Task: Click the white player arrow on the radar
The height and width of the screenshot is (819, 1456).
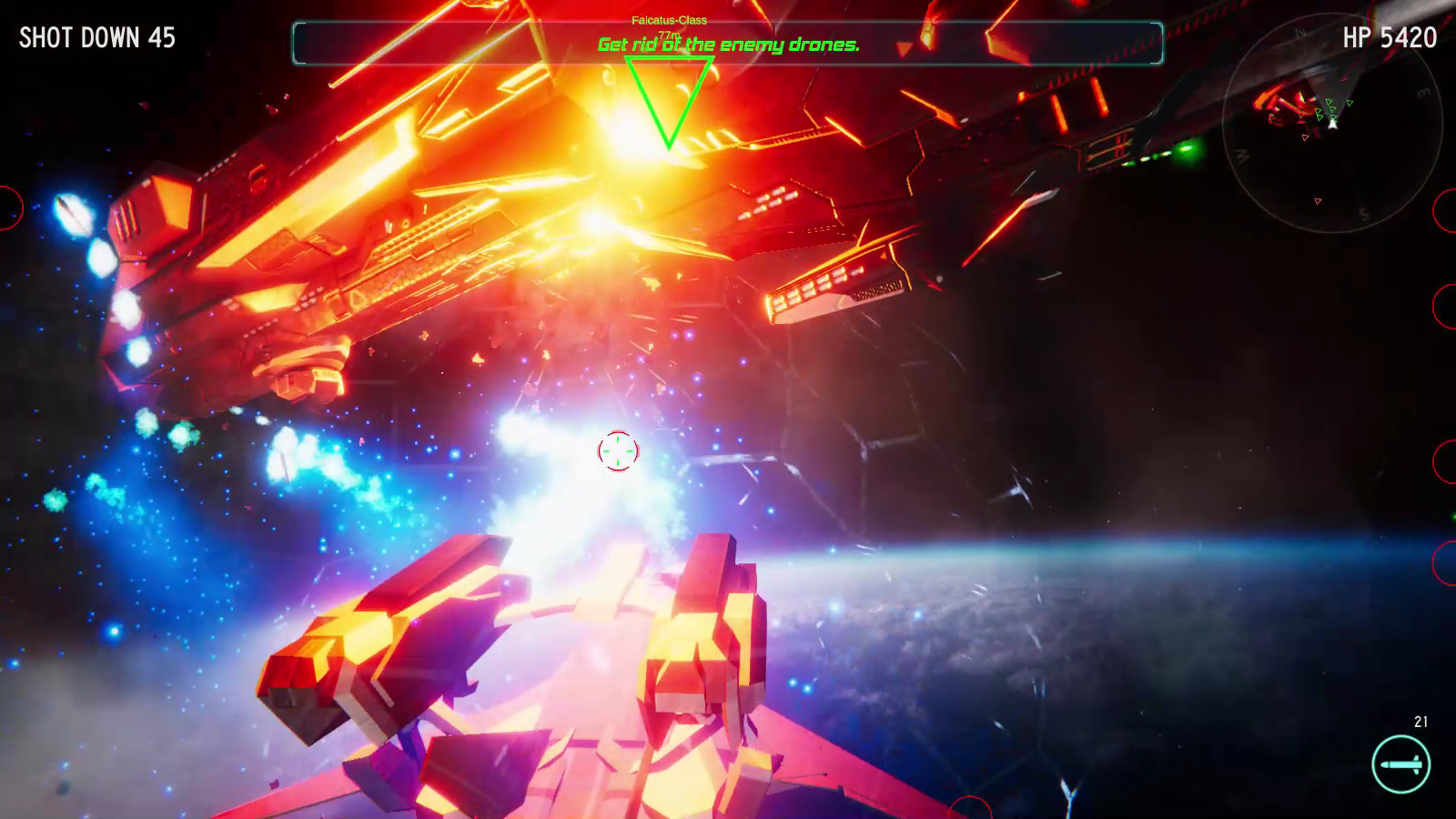Action: click(1333, 124)
